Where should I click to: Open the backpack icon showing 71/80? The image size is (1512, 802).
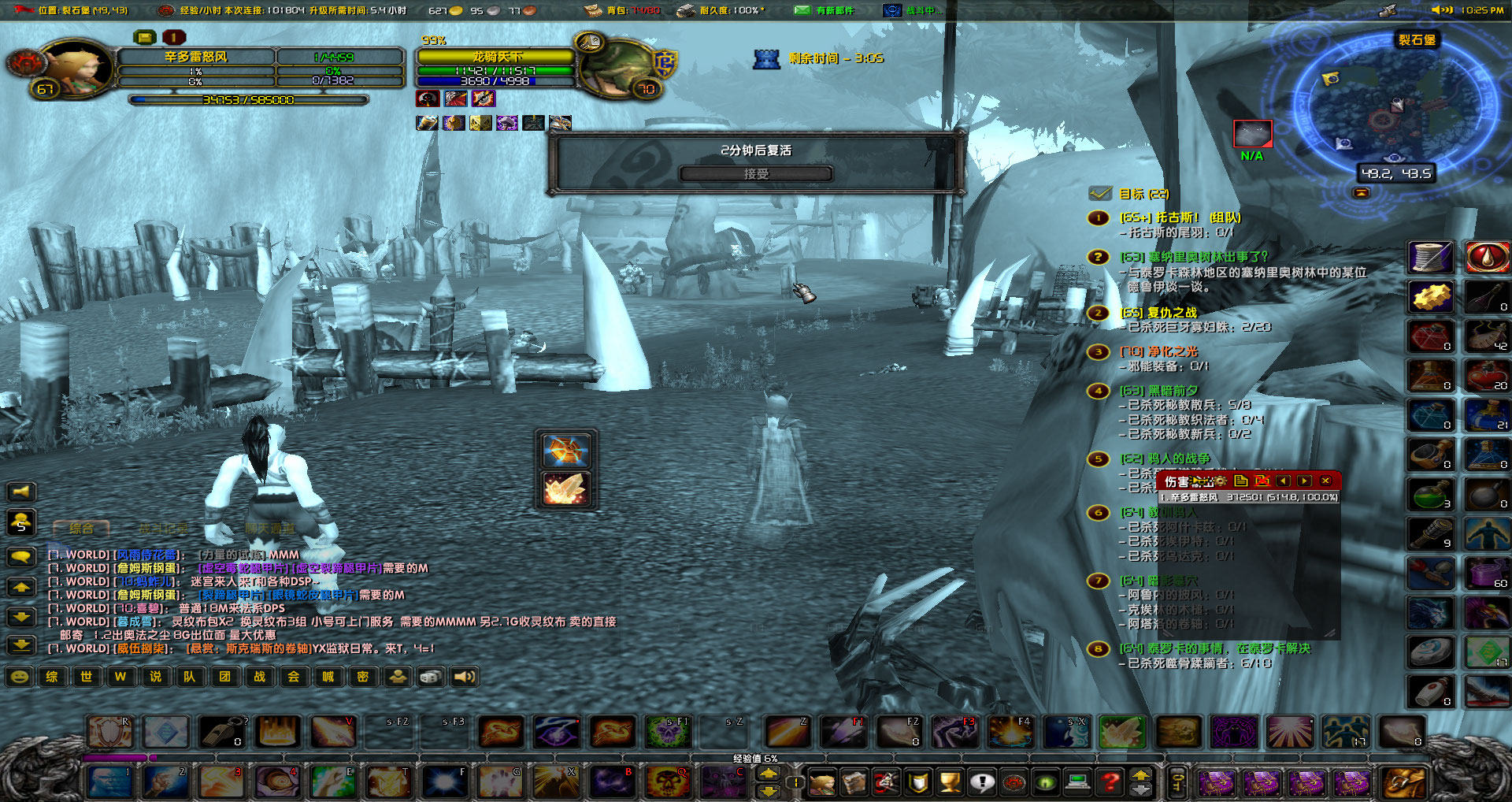(591, 10)
